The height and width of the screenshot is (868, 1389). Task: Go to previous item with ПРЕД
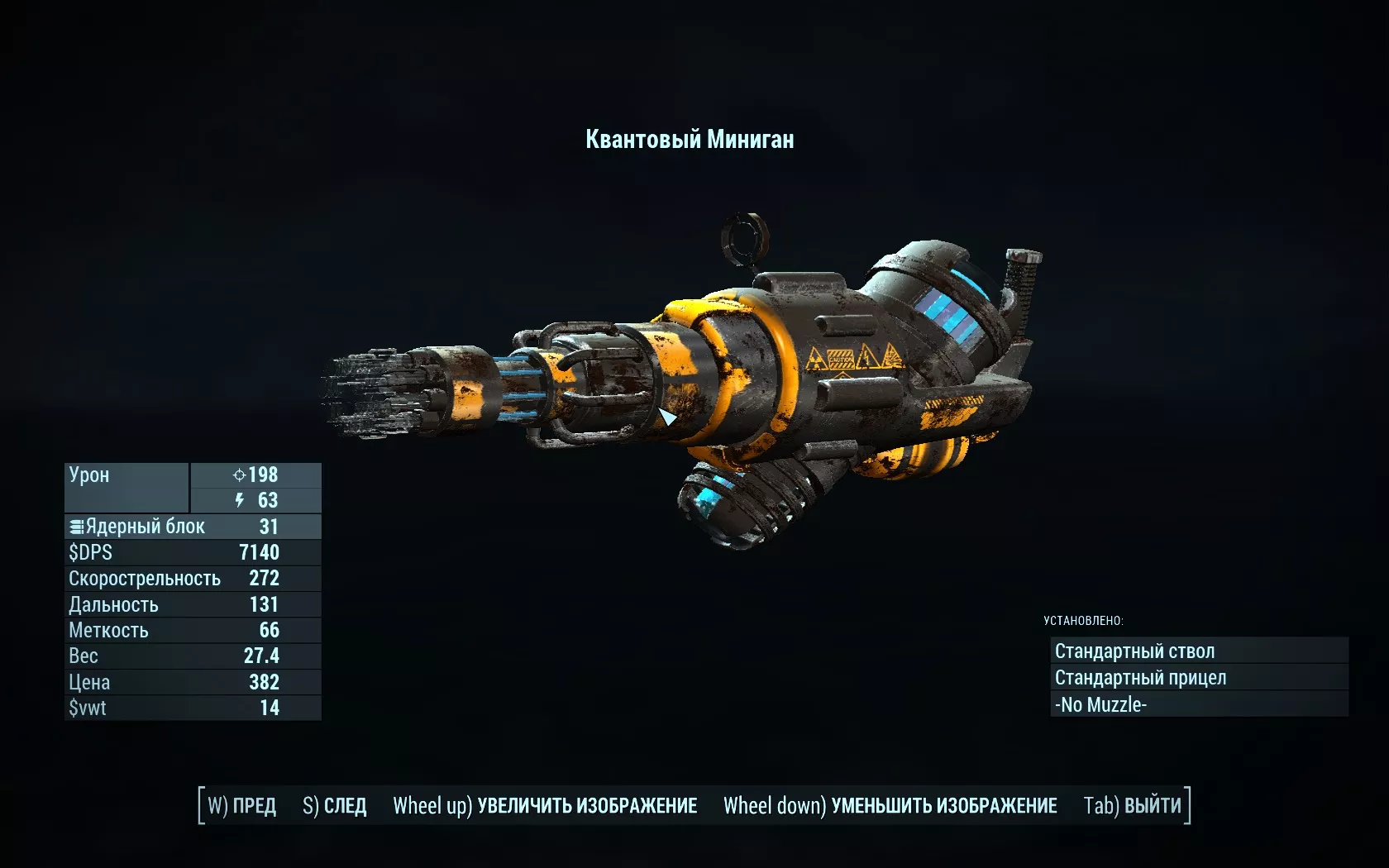pos(242,806)
